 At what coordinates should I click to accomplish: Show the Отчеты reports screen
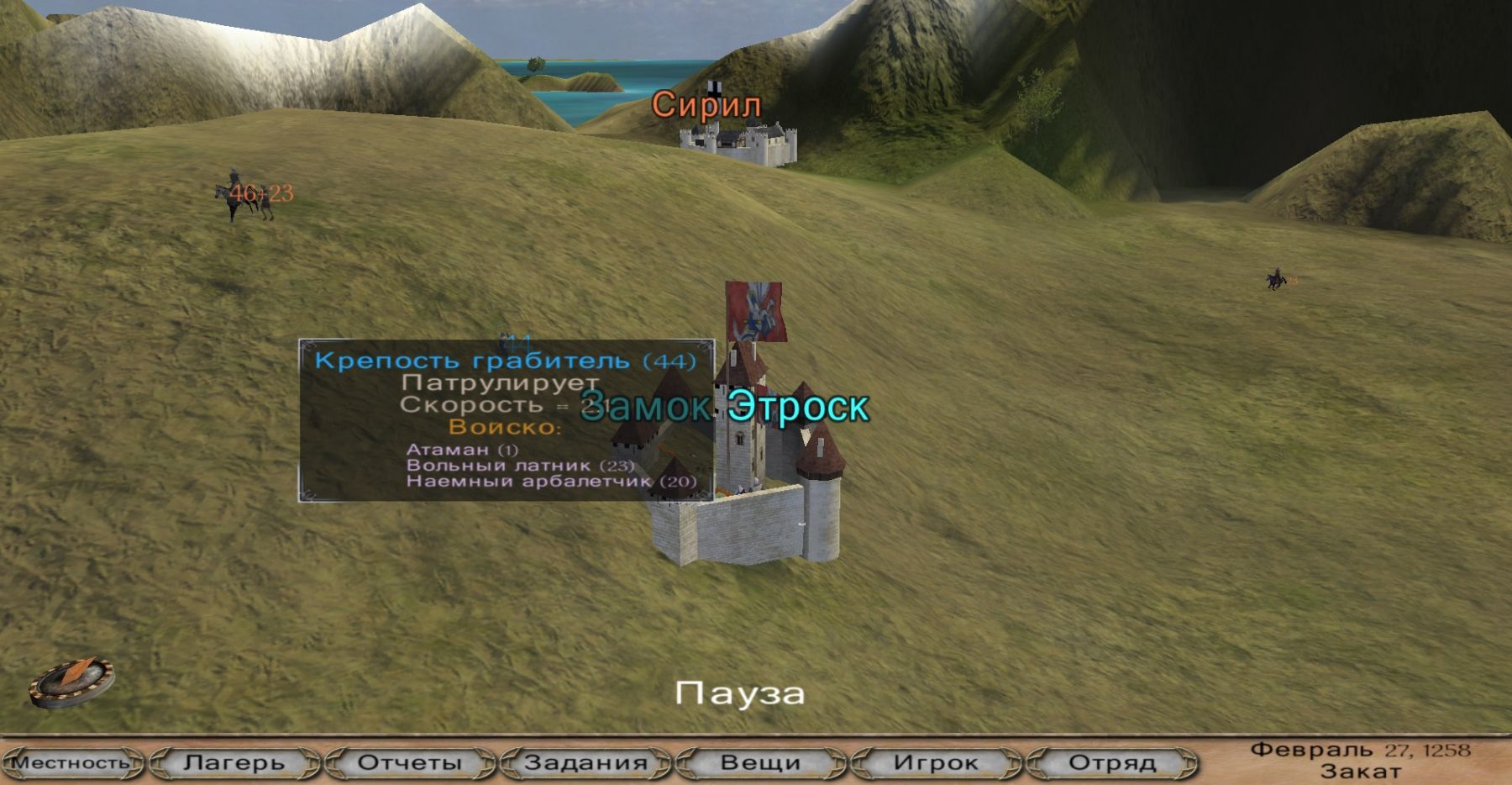[x=410, y=763]
